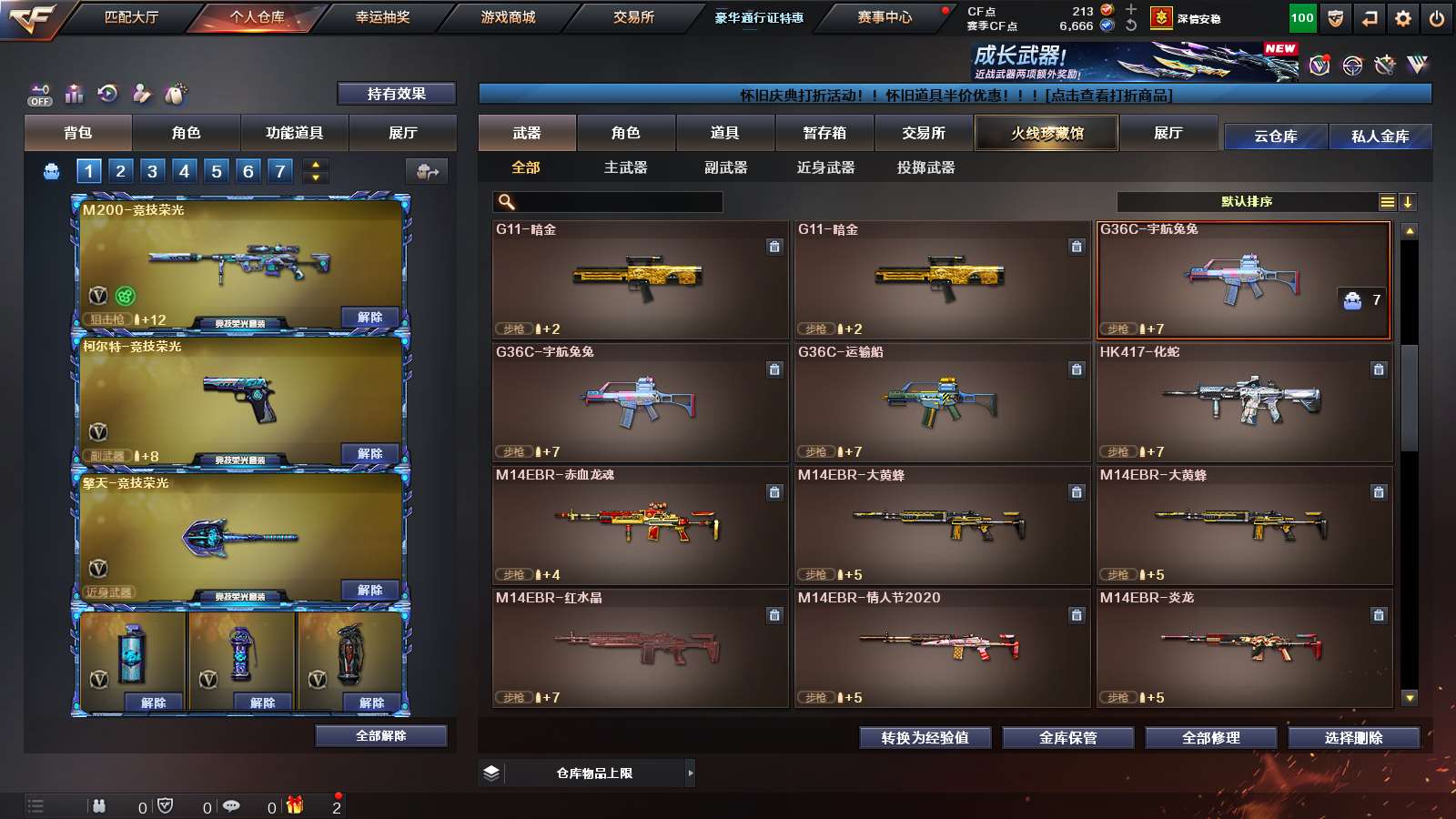Click the 持有效果 button
The image size is (1456, 819).
coord(396,94)
